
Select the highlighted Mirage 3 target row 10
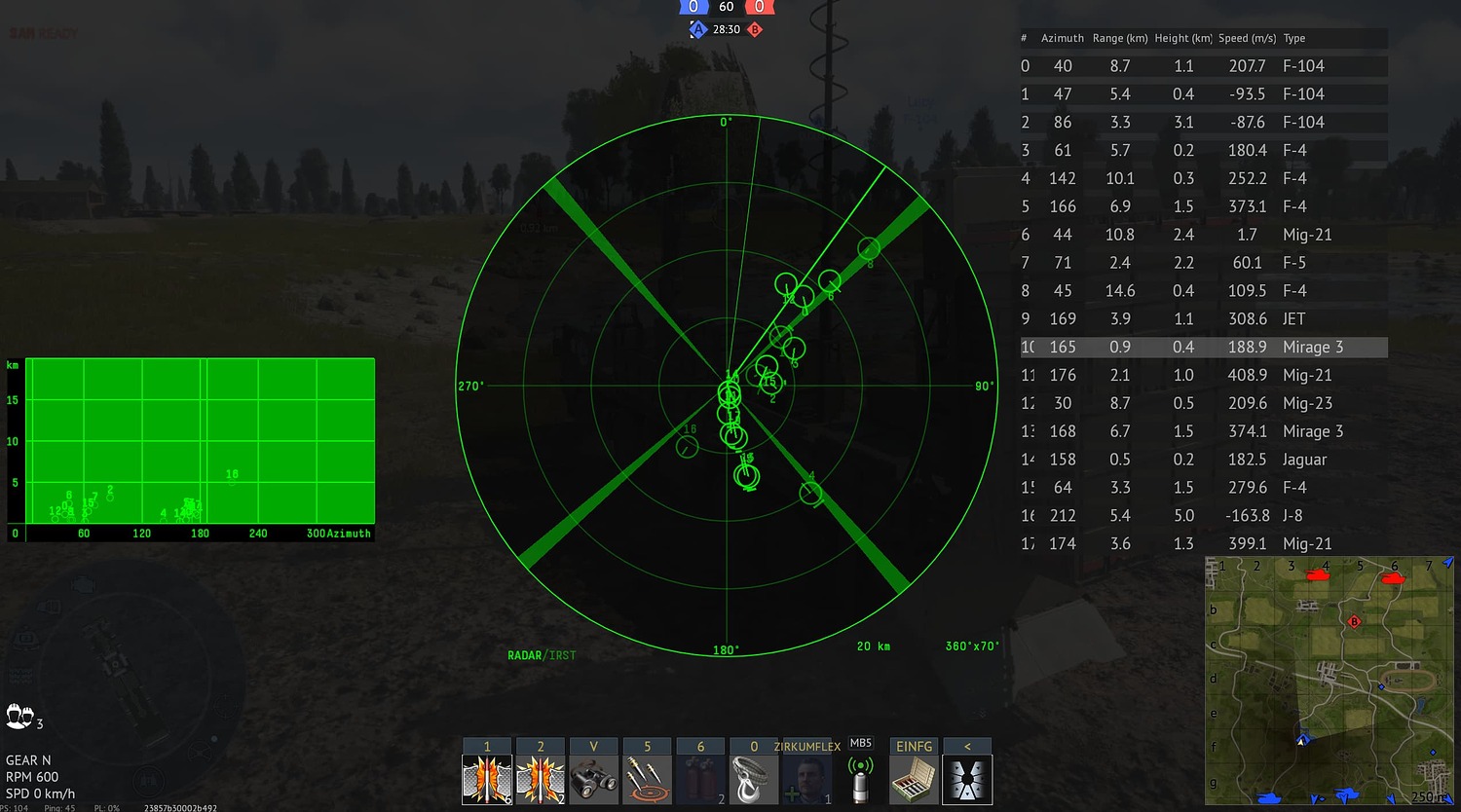click(x=1203, y=347)
